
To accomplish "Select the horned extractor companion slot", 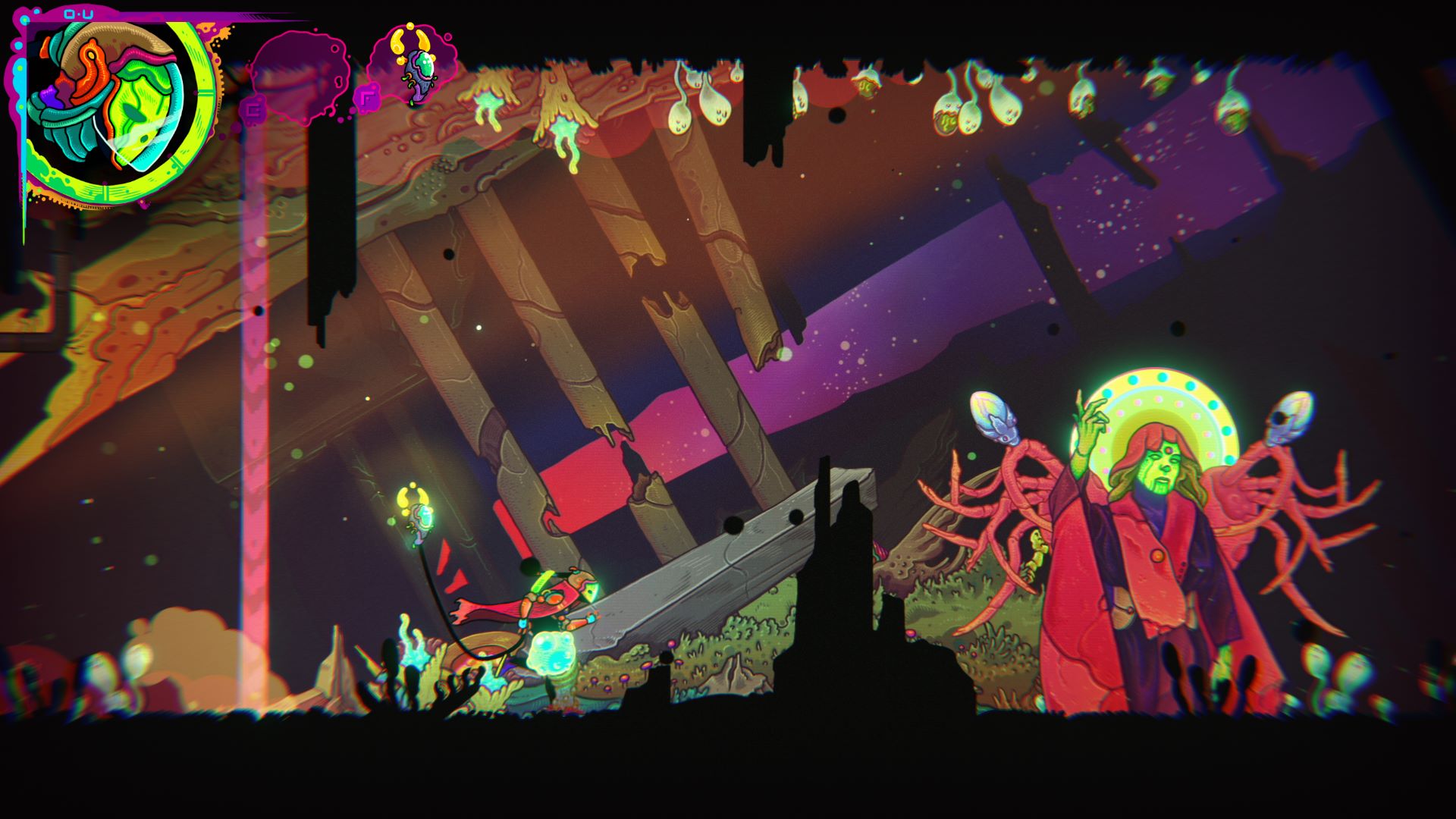I will [413, 64].
